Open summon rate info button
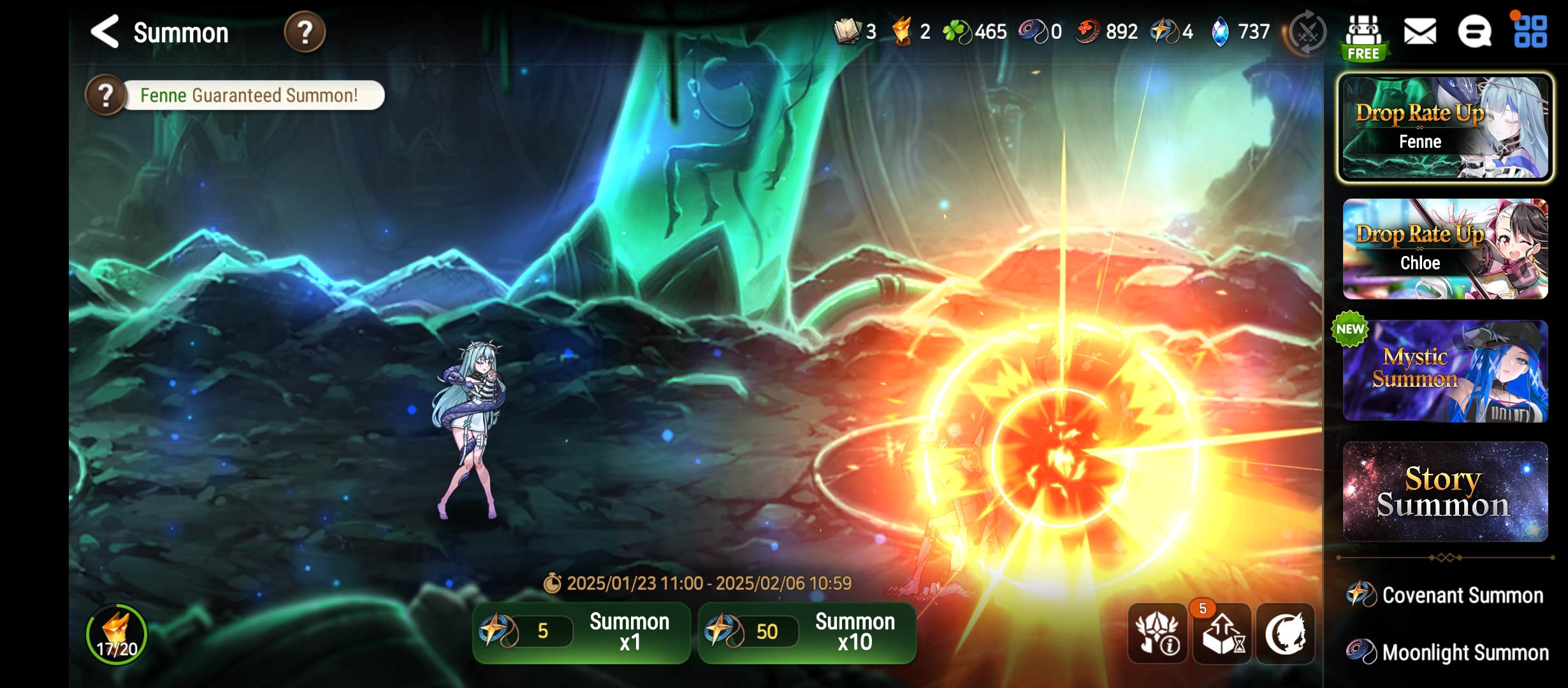This screenshot has height=688, width=1568. (1157, 633)
